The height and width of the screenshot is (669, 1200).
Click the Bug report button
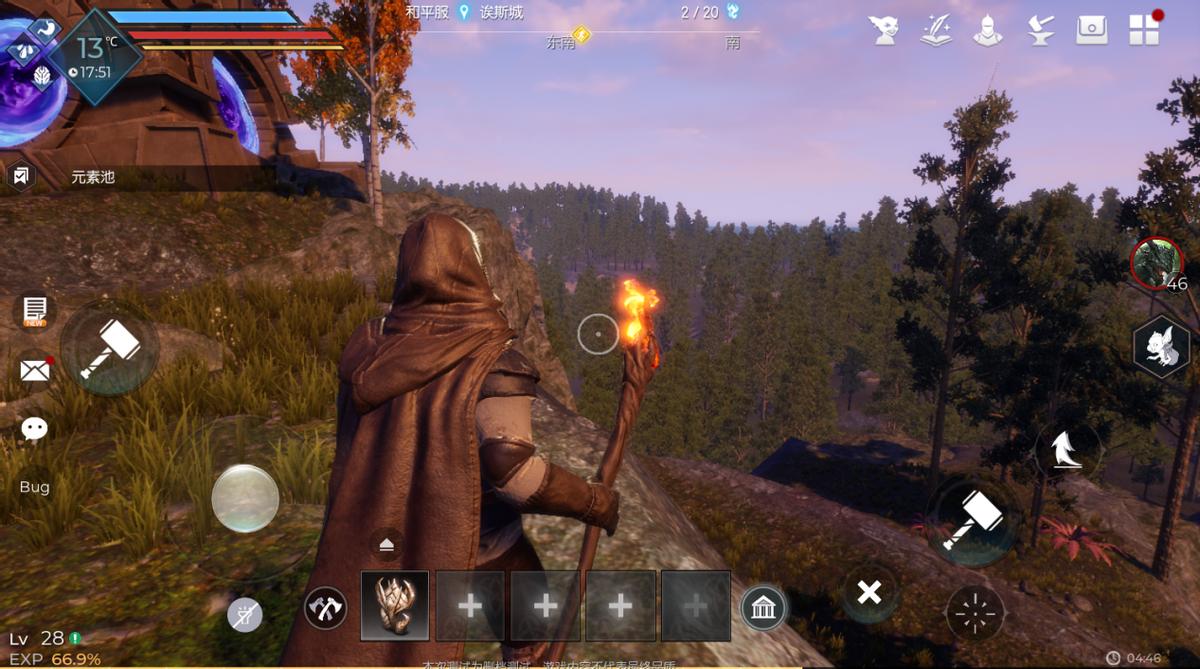35,487
